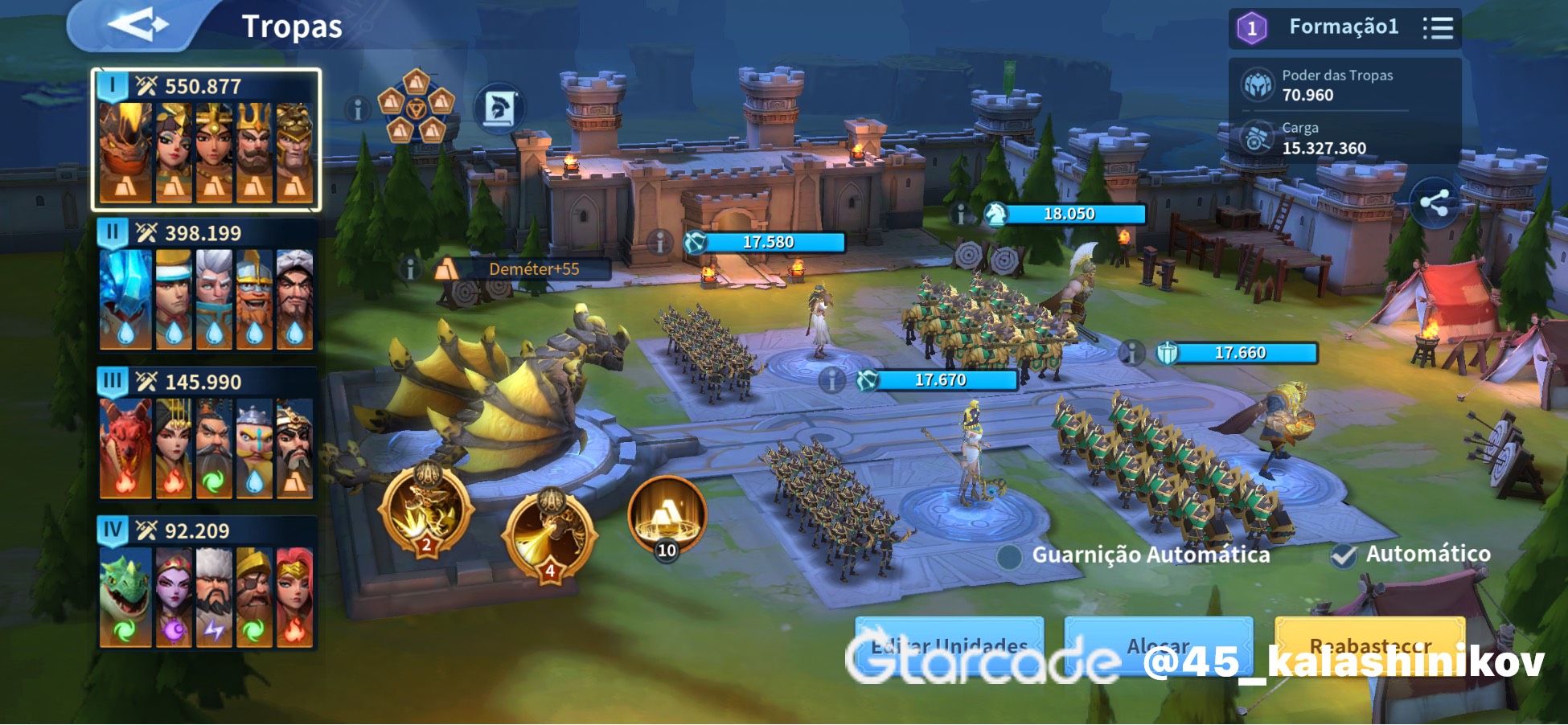Go back using the arrow button
Image resolution: width=1568 pixels, height=725 pixels.
coord(137,26)
